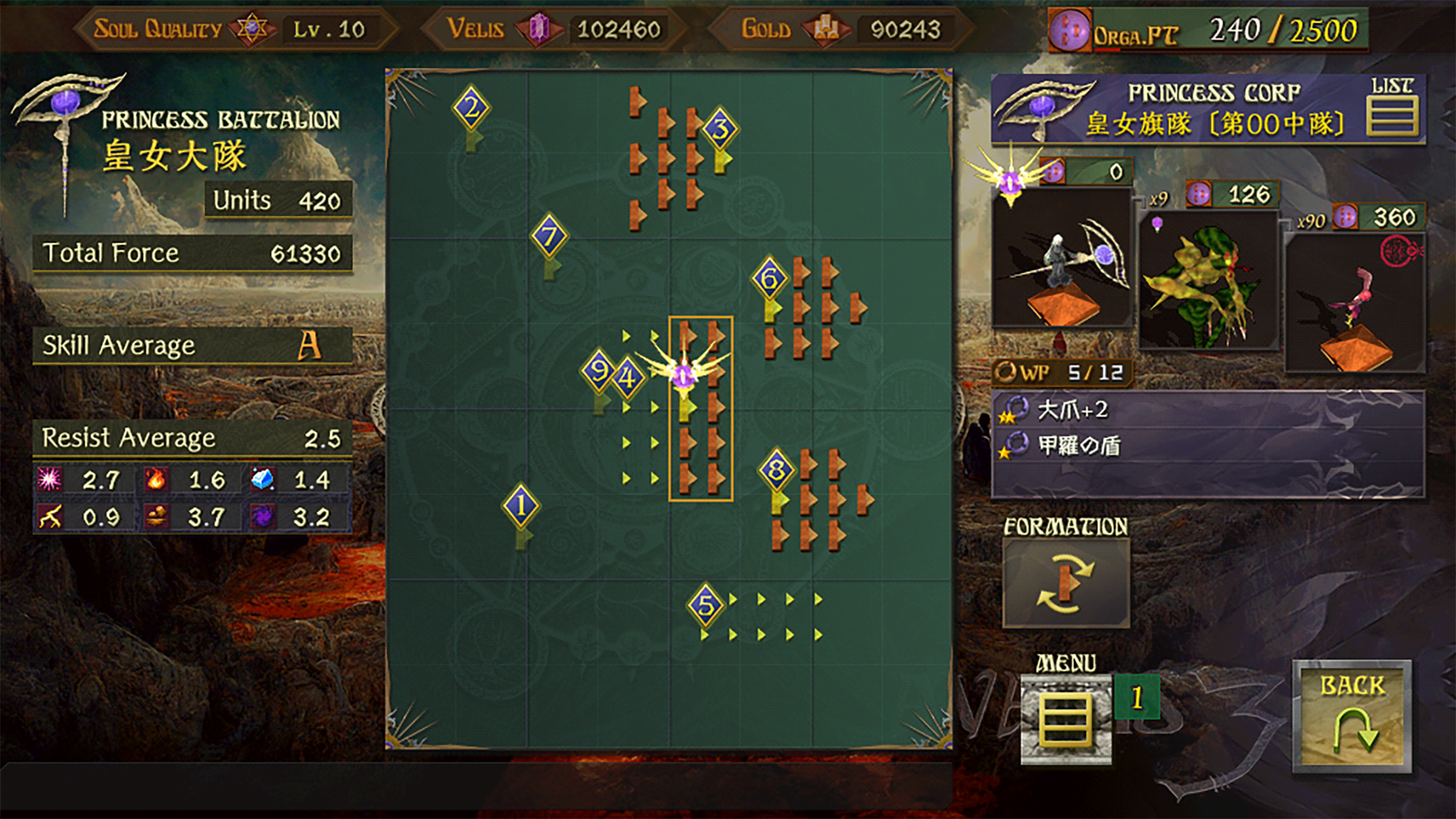Viewport: 1456px width, 819px height.
Task: Click the Velis crystal currency icon
Action: (540, 29)
